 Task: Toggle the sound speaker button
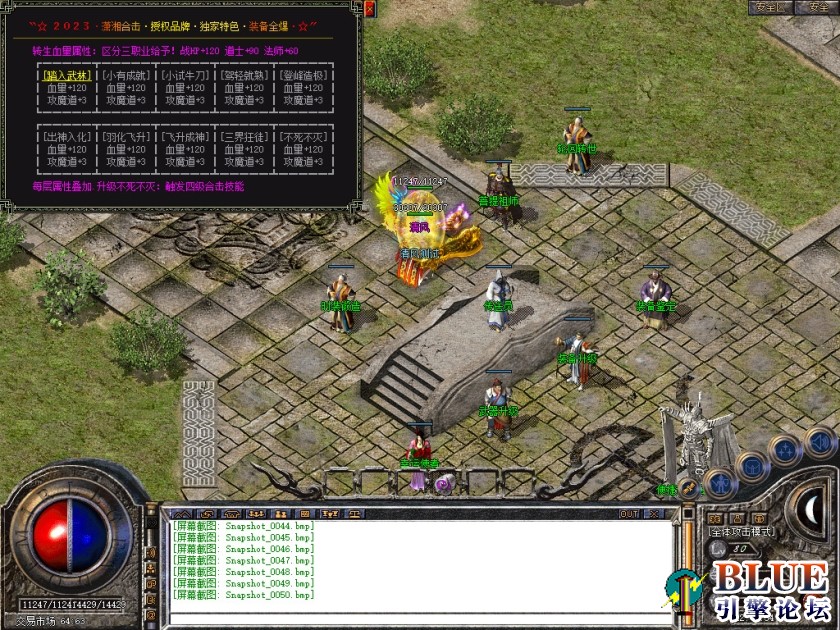point(820,441)
